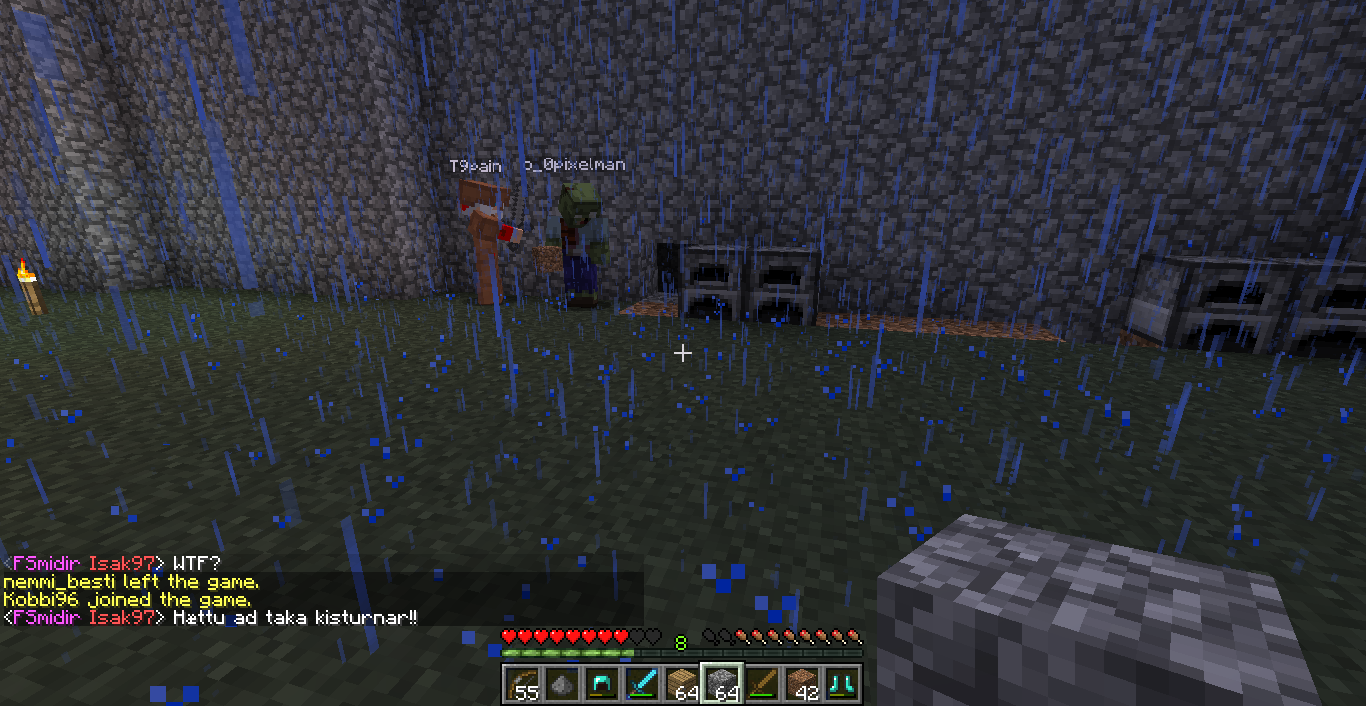This screenshot has height=706, width=1366.
Task: Select the gray flint item slot
Action: pyautogui.click(x=561, y=684)
